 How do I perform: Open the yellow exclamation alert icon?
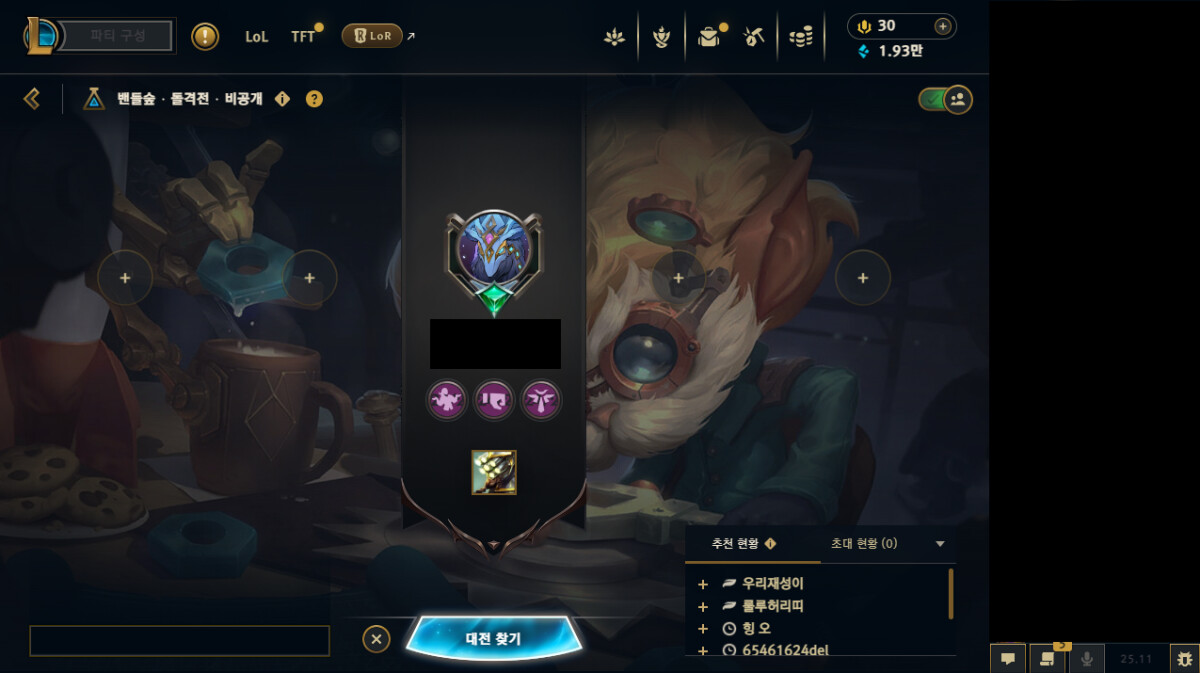click(205, 36)
